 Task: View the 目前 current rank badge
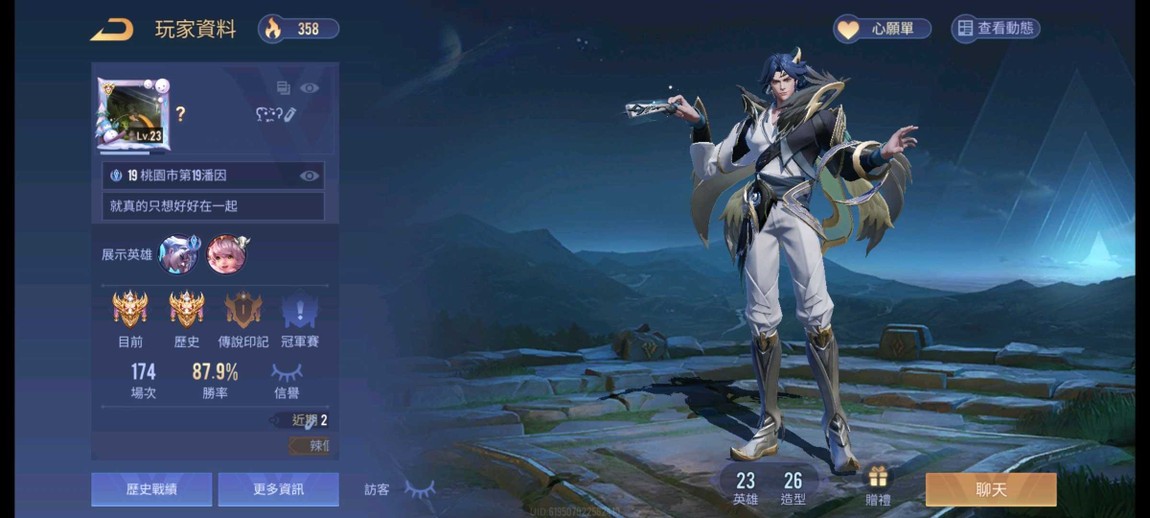(130, 311)
